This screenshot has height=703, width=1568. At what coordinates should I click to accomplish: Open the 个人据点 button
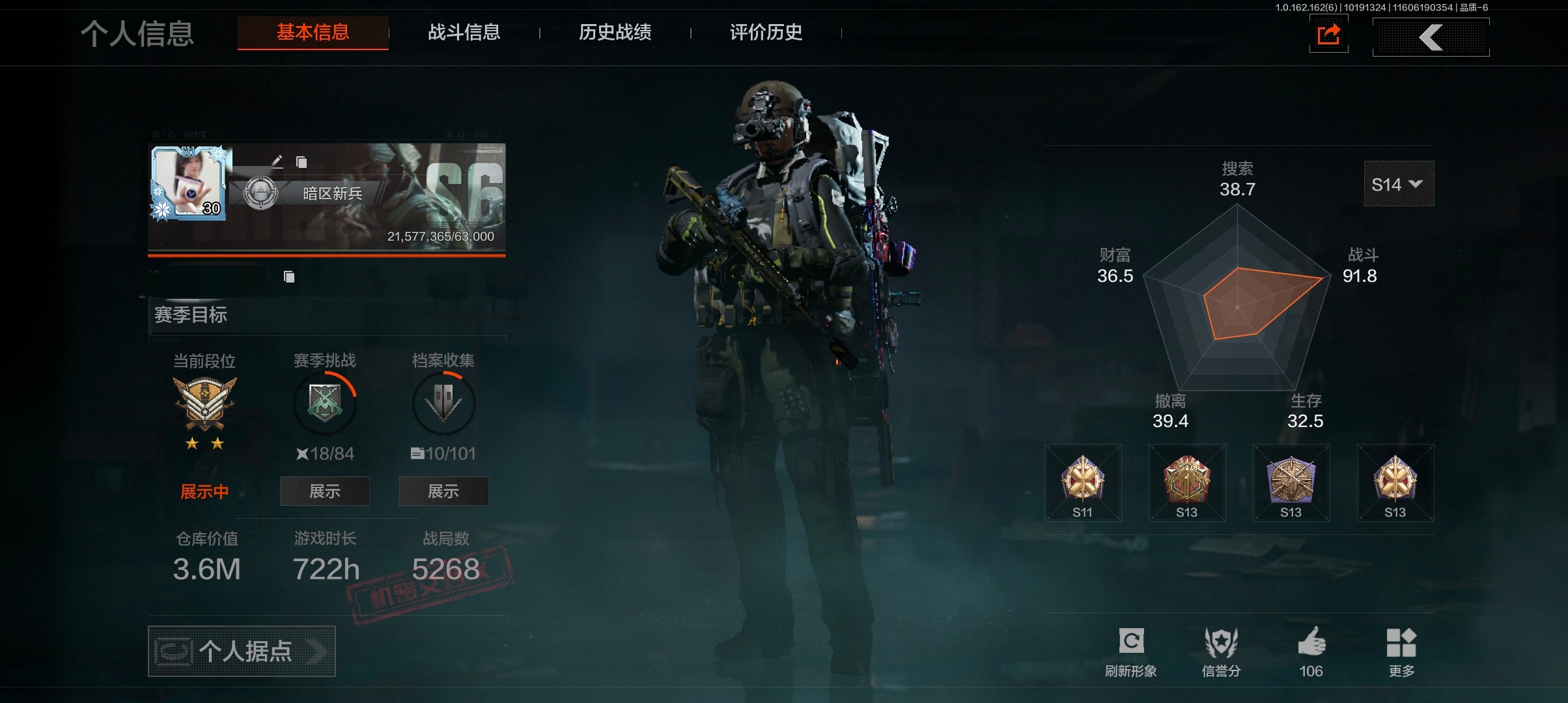tap(242, 651)
